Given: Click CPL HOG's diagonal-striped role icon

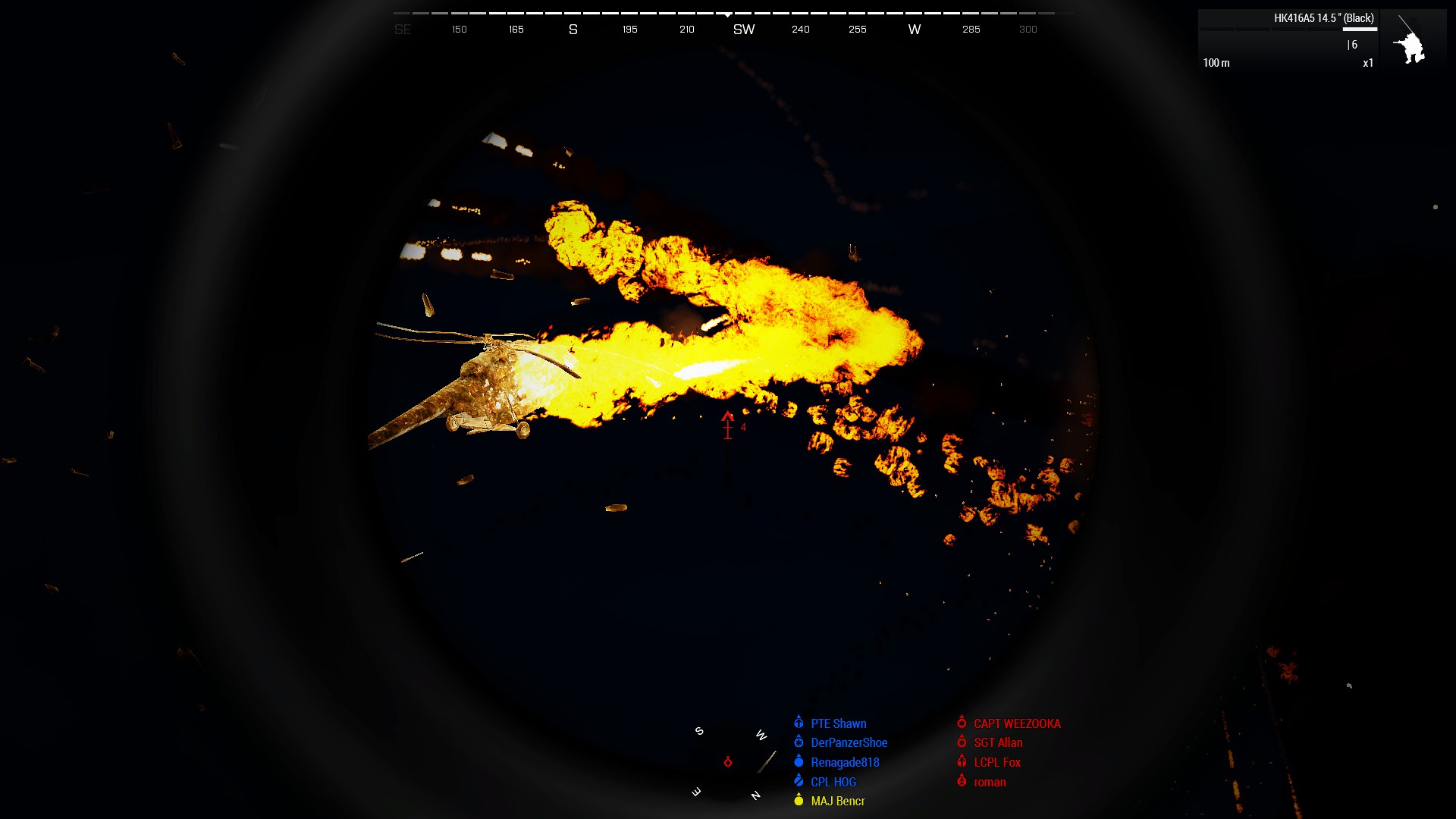Looking at the screenshot, I should pyautogui.click(x=798, y=781).
